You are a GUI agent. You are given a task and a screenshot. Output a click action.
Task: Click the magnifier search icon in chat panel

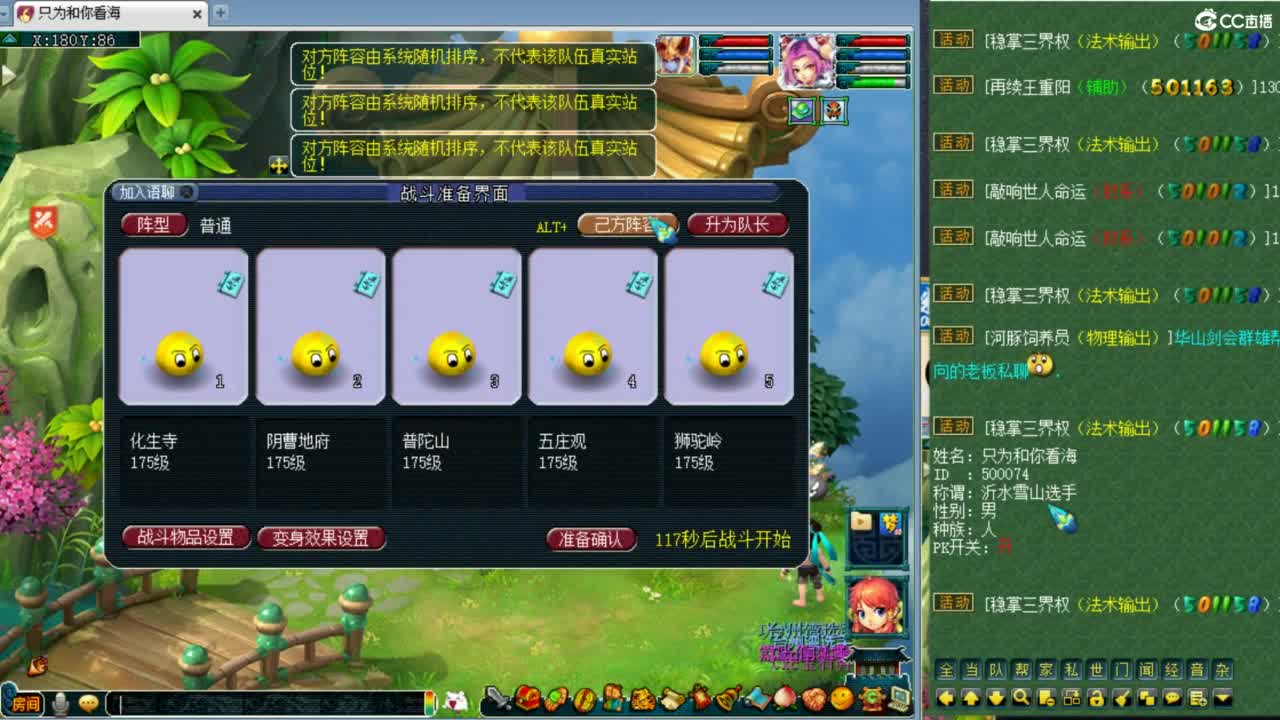point(1022,698)
